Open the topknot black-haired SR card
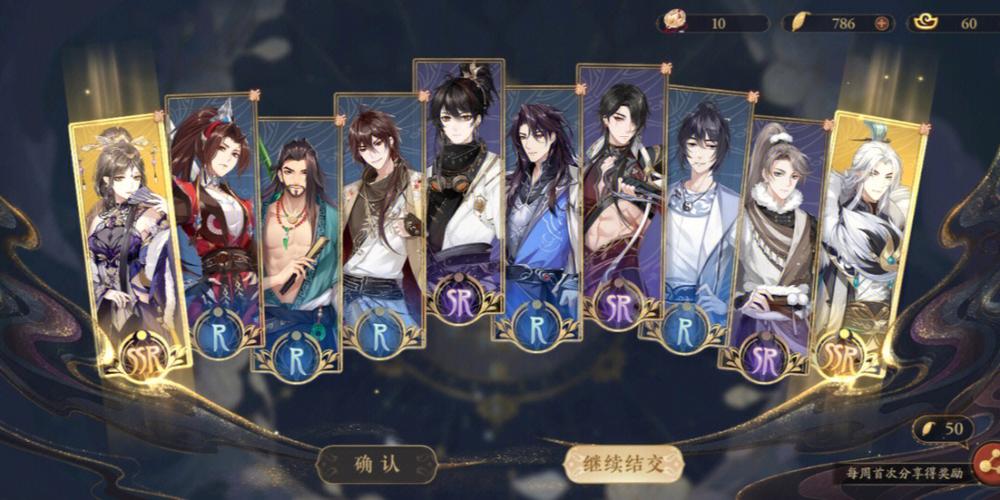Screen dimensions: 1000x500 [x=460, y=190]
